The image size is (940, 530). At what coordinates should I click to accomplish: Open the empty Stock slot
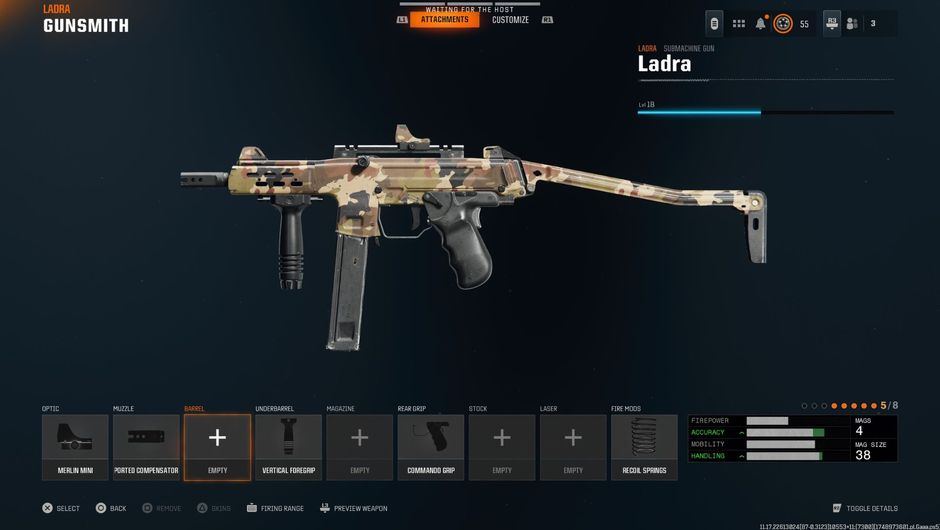point(502,447)
